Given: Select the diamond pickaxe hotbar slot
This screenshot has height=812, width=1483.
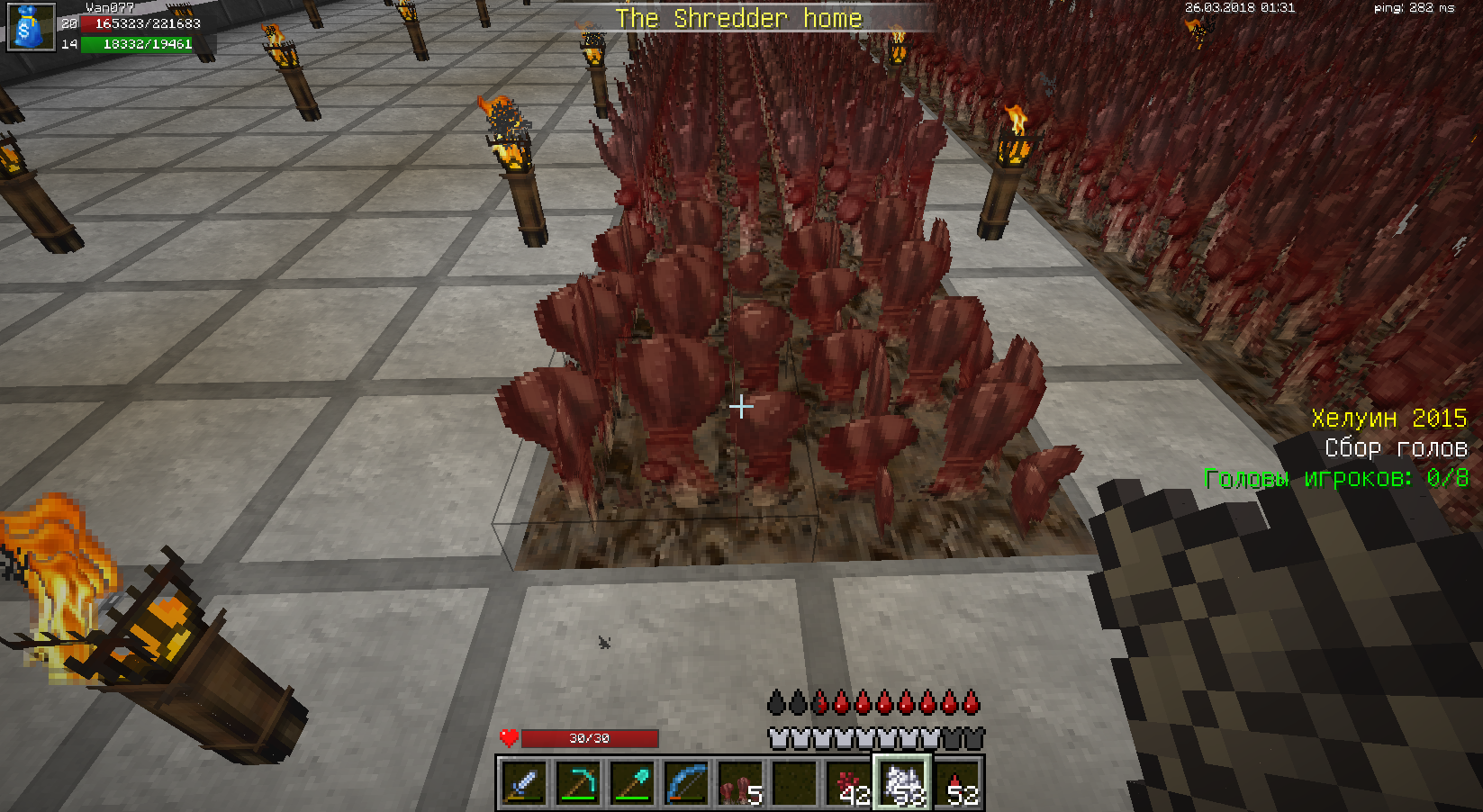Looking at the screenshot, I should click(578, 782).
